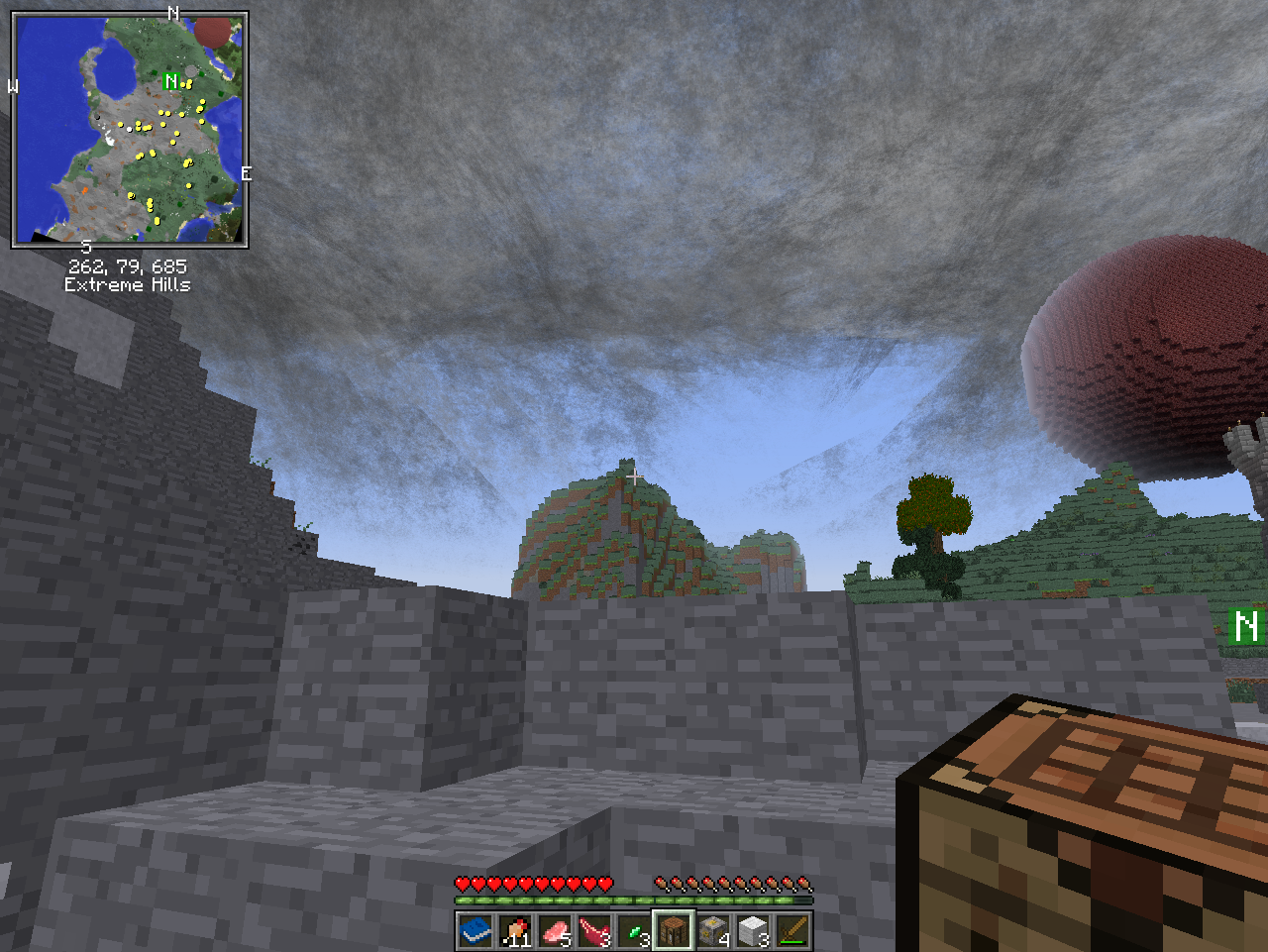Select the cooked chicken hotbar slot
The width and height of the screenshot is (1268, 952).
tap(515, 931)
